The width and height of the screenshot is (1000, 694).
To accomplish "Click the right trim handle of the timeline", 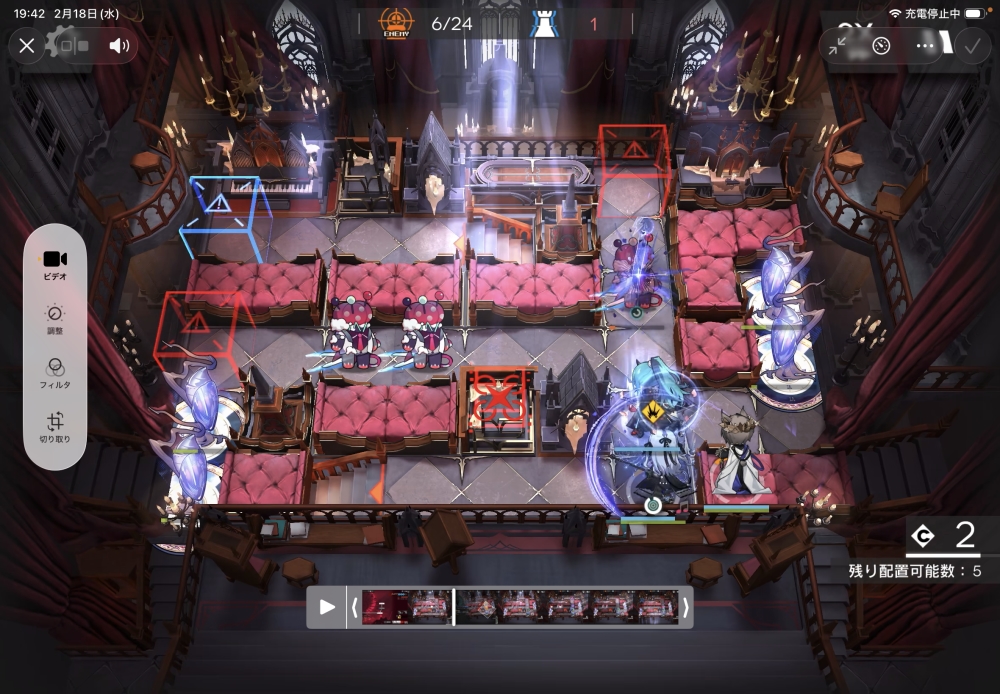I will (x=685, y=607).
